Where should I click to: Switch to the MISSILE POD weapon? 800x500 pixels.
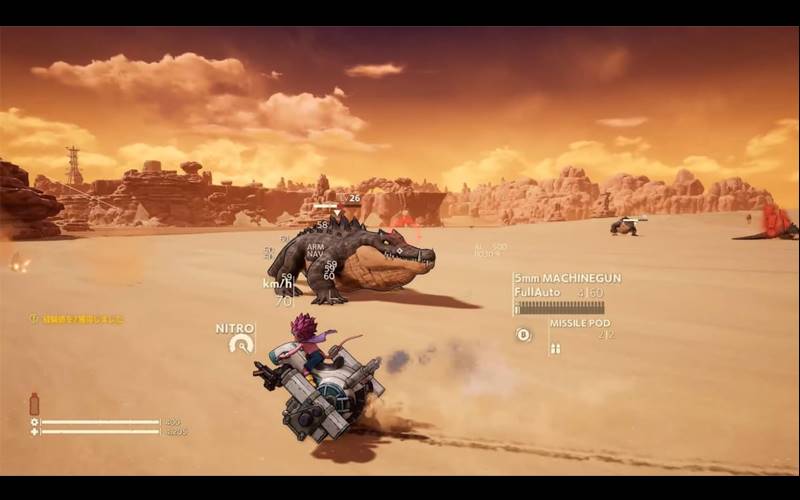coord(579,323)
